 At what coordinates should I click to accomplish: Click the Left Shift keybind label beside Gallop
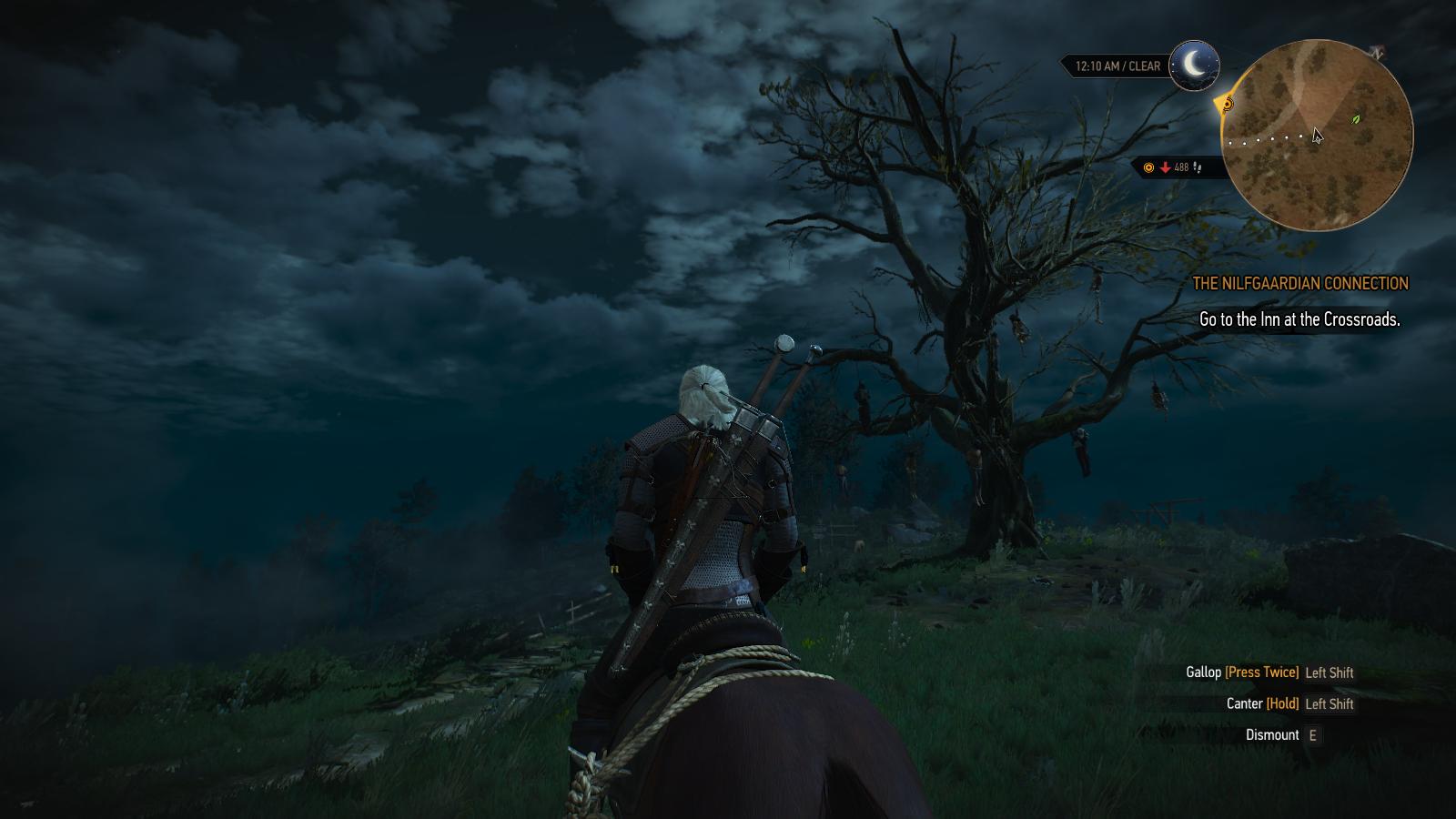point(1330,672)
